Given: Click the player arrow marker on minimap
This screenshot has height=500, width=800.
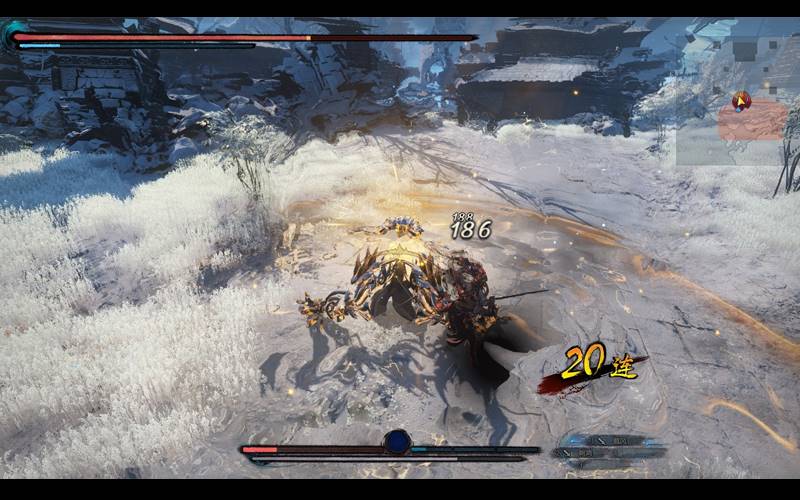Looking at the screenshot, I should 741,100.
